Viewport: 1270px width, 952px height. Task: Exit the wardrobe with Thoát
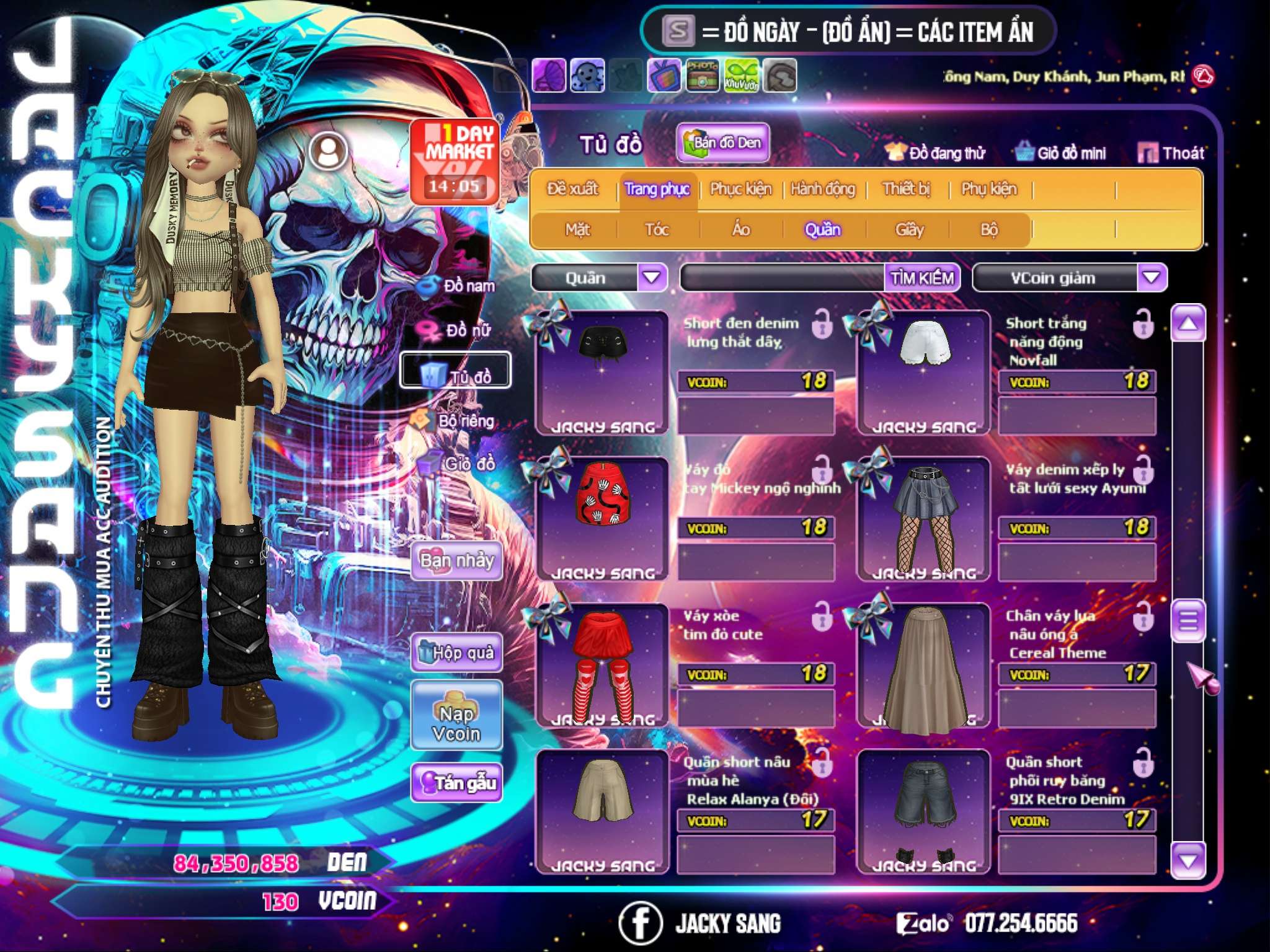(x=1172, y=153)
